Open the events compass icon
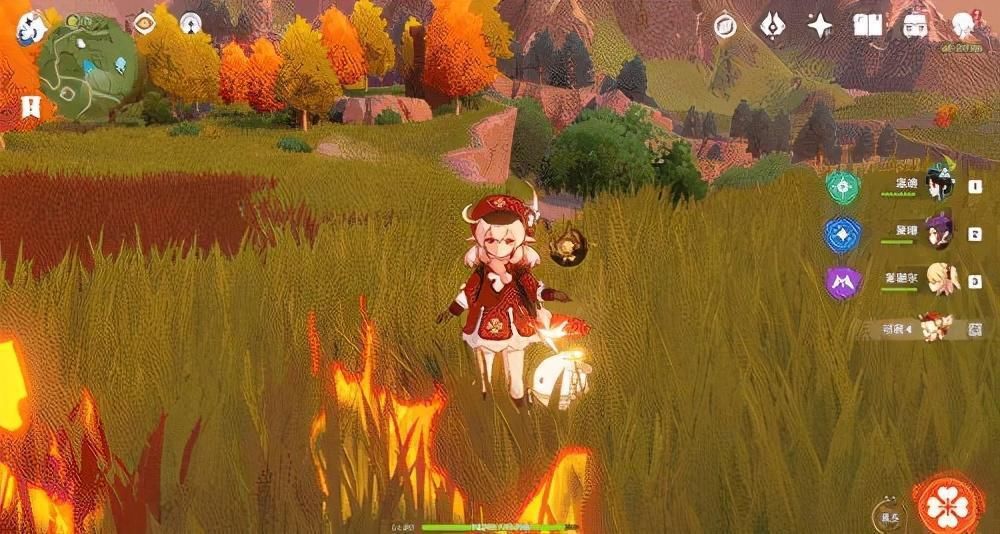This screenshot has width=1000, height=534. coord(725,26)
